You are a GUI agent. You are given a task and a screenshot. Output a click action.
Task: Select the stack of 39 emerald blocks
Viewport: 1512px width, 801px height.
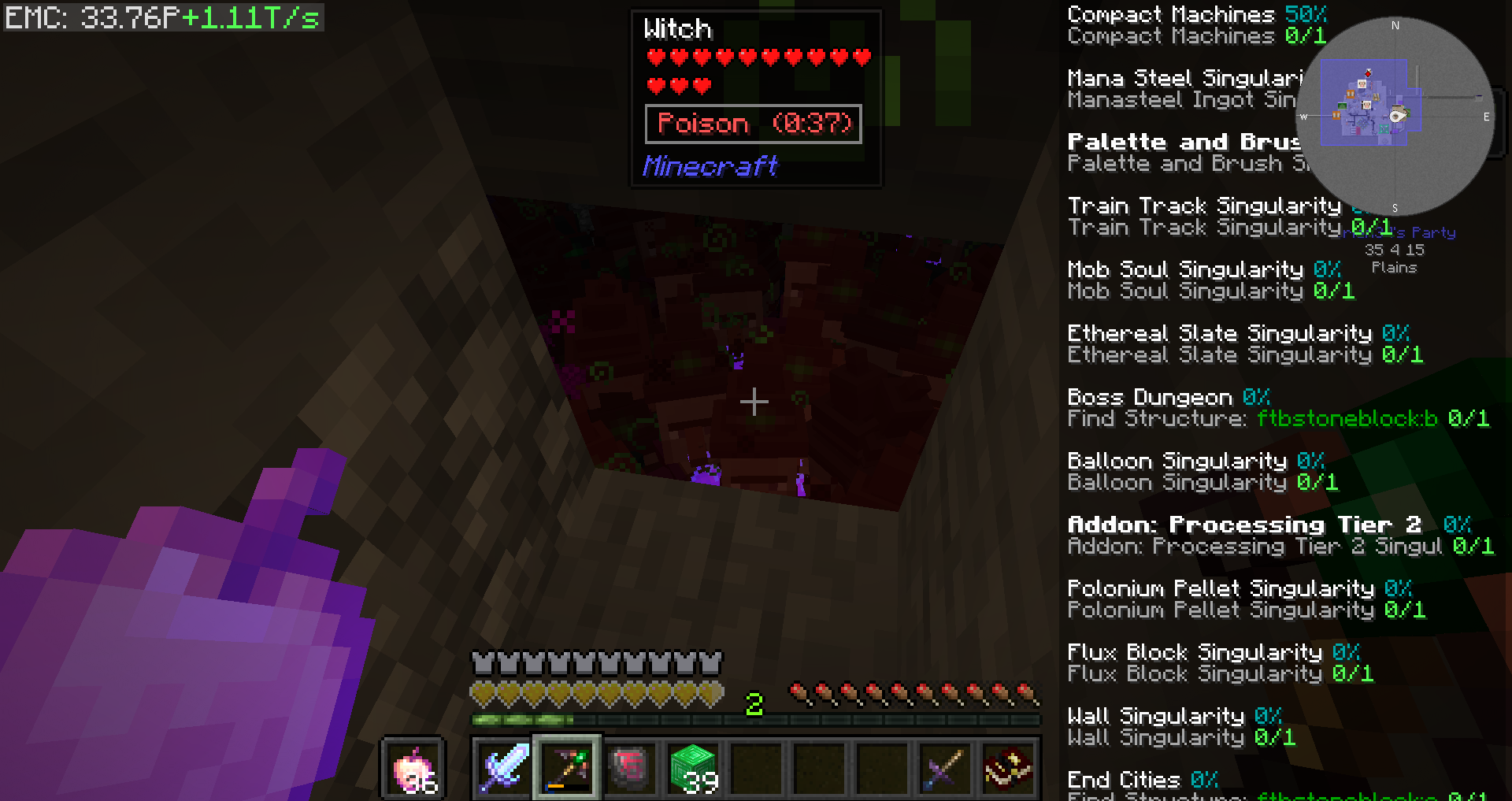point(693,768)
